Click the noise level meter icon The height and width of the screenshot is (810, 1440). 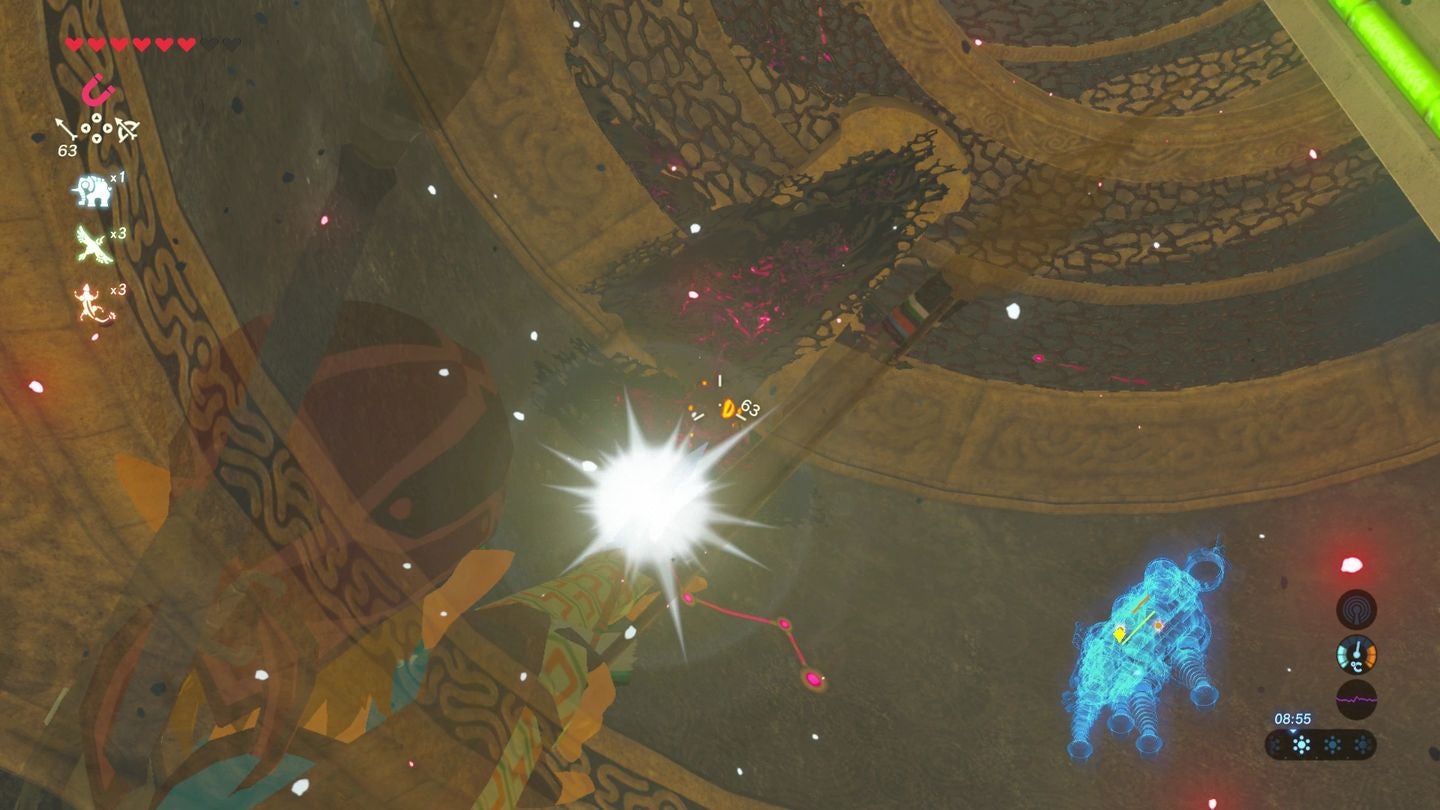point(1356,699)
